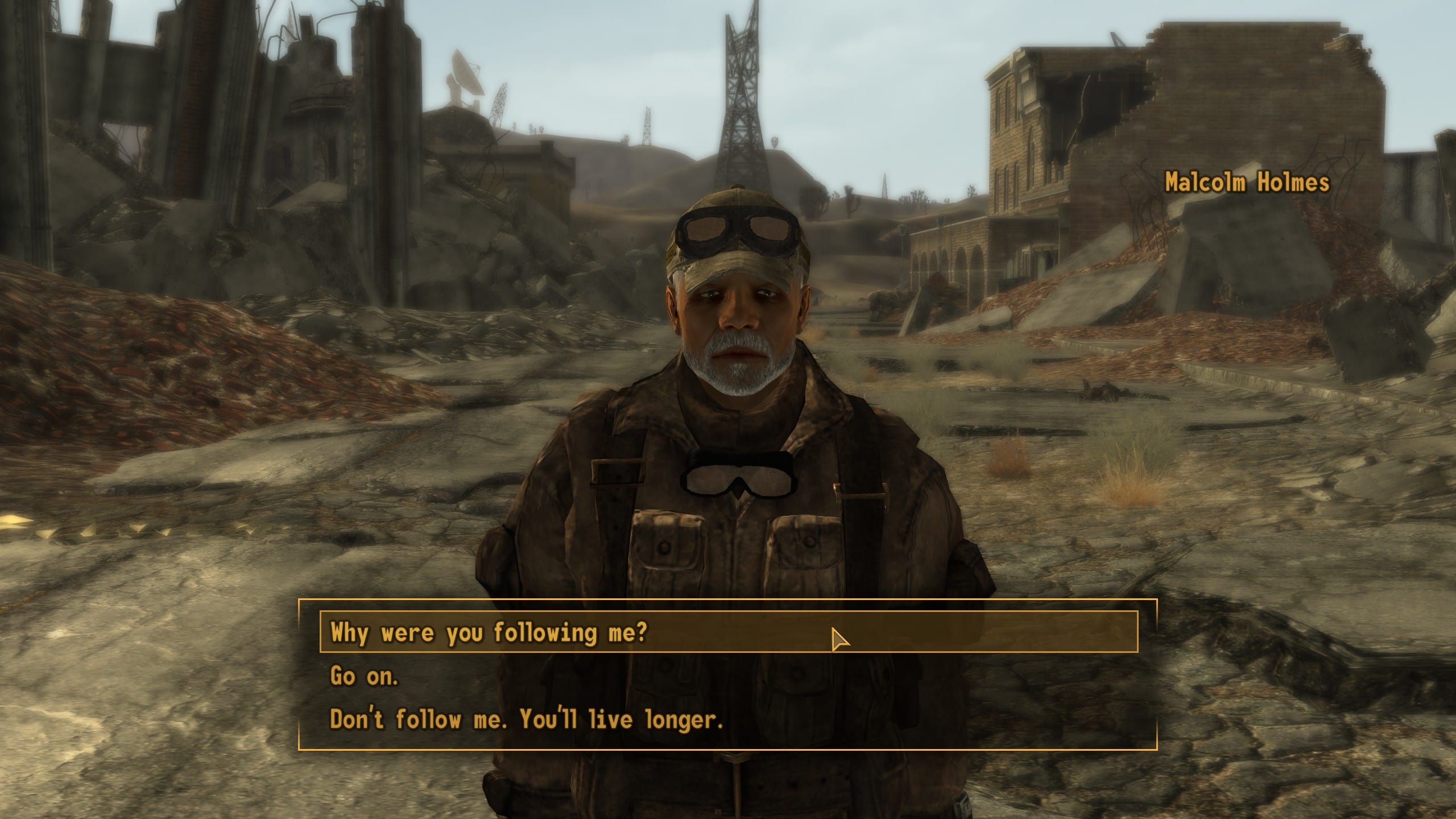Select "Don't follow me. You'll live longer."
This screenshot has width=1456, height=819.
[x=526, y=719]
